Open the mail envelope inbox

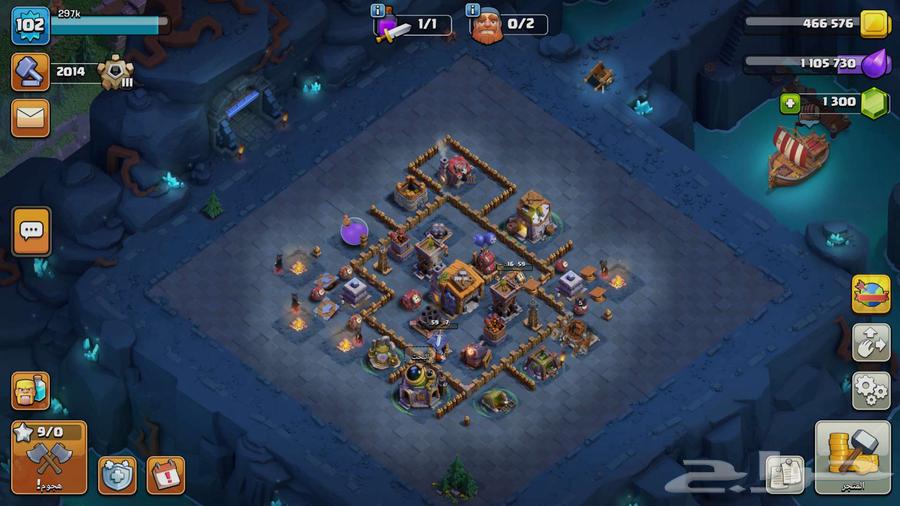tap(30, 118)
